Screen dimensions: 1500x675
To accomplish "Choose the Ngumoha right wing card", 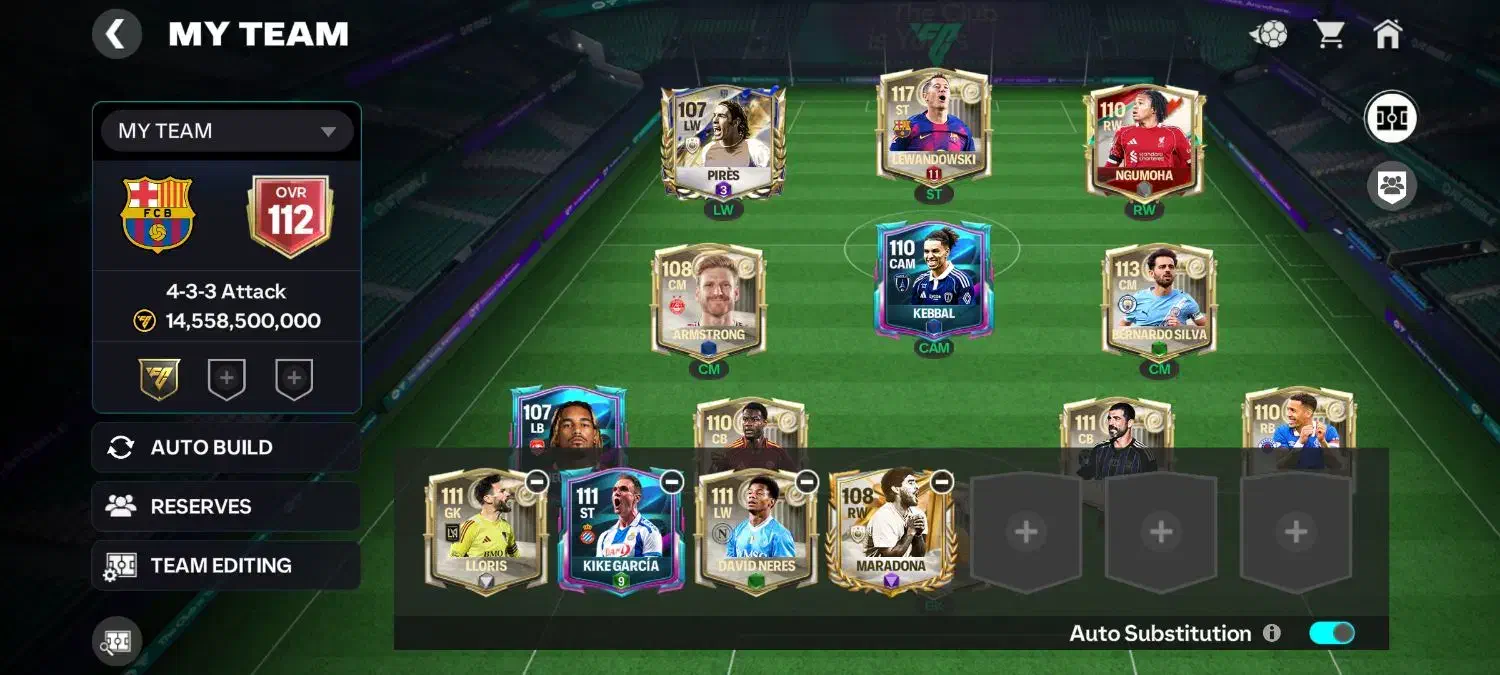I will tap(1144, 140).
